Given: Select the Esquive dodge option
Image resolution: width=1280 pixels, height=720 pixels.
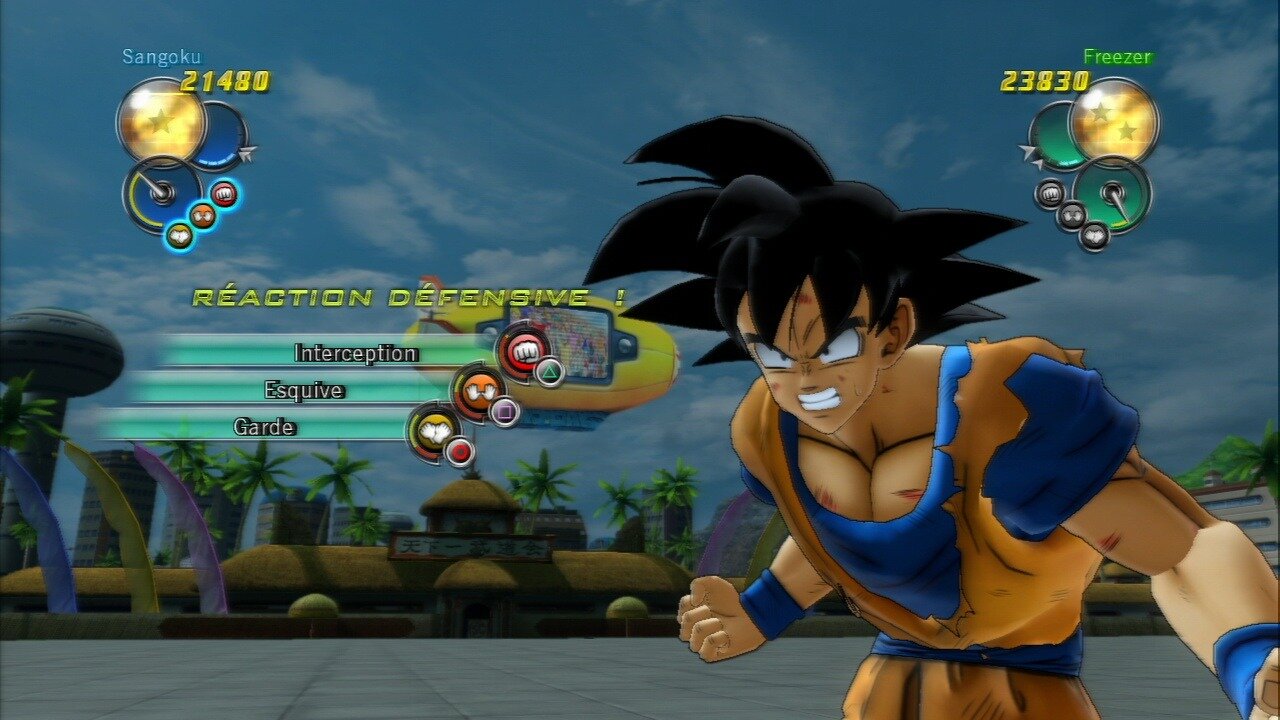Looking at the screenshot, I should (x=303, y=390).
